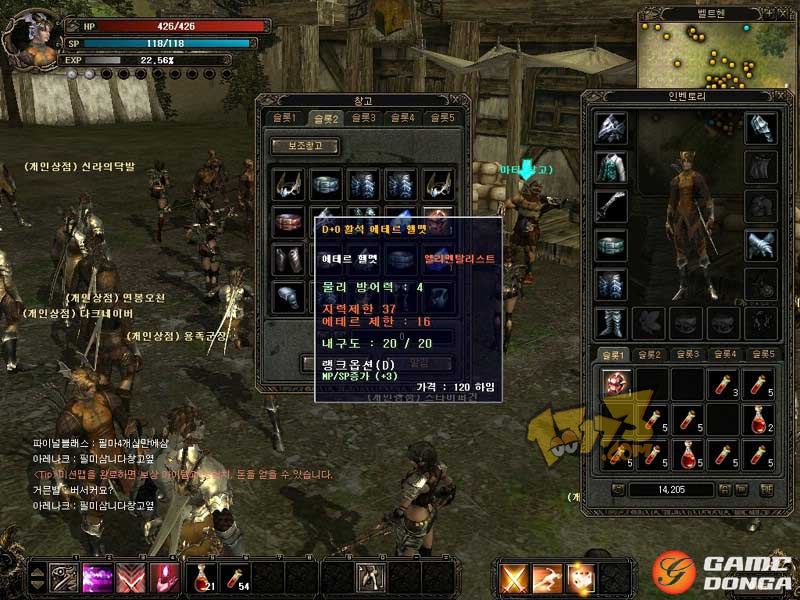
Task: Open inventory tab 슬롯4
Action: tap(723, 355)
